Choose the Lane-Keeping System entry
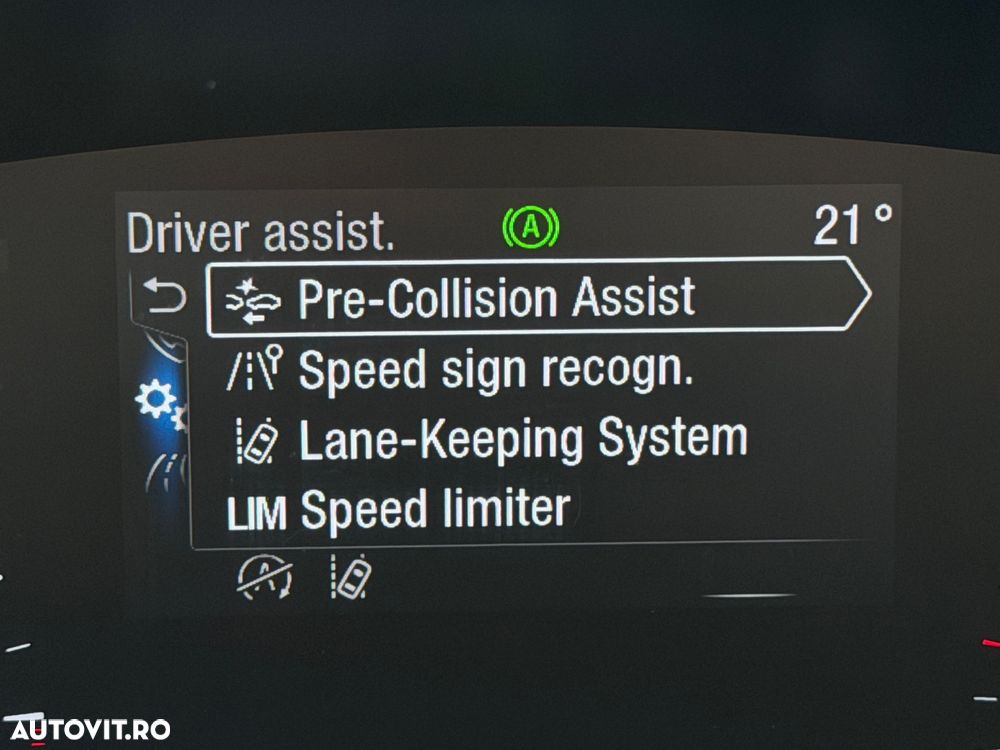 pyautogui.click(x=520, y=441)
